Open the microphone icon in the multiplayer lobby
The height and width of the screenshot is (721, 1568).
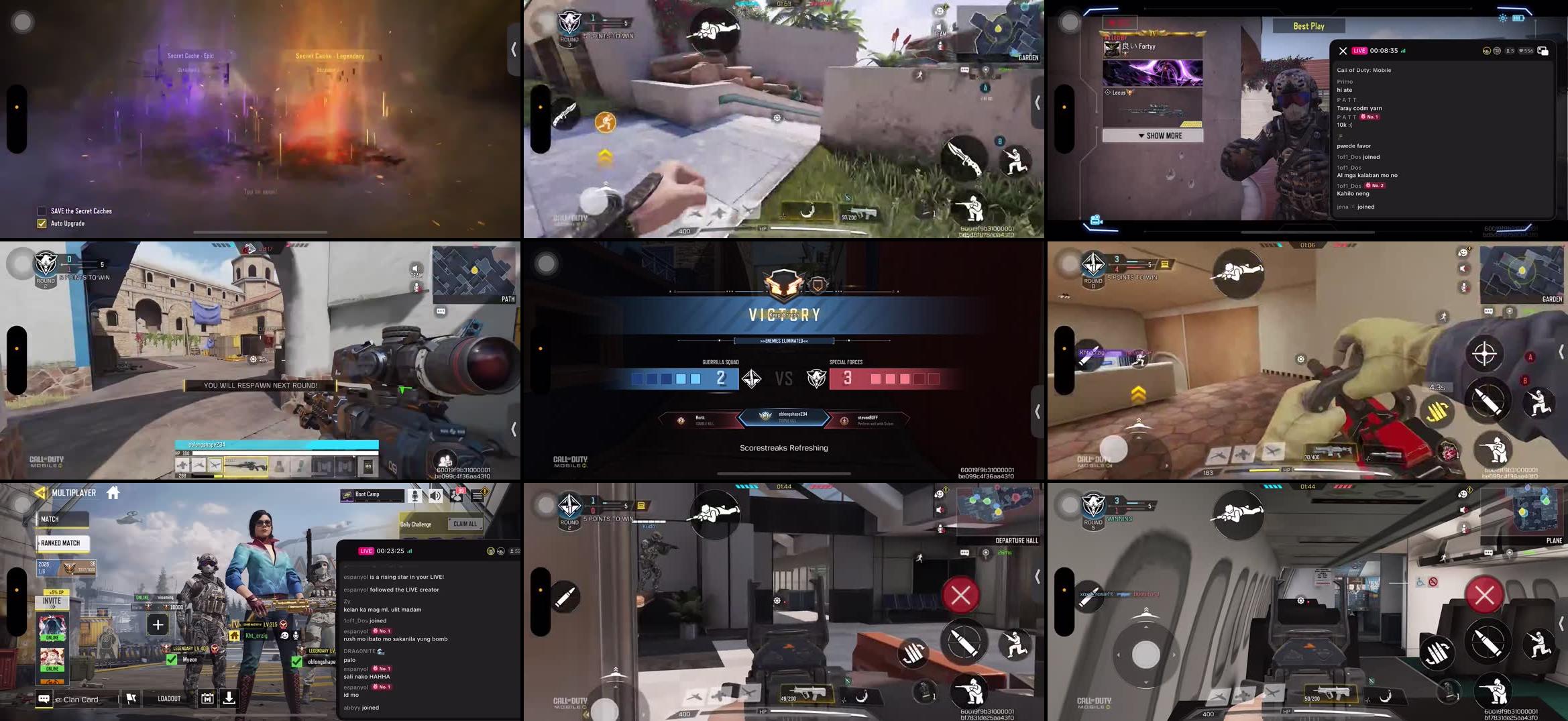(415, 496)
